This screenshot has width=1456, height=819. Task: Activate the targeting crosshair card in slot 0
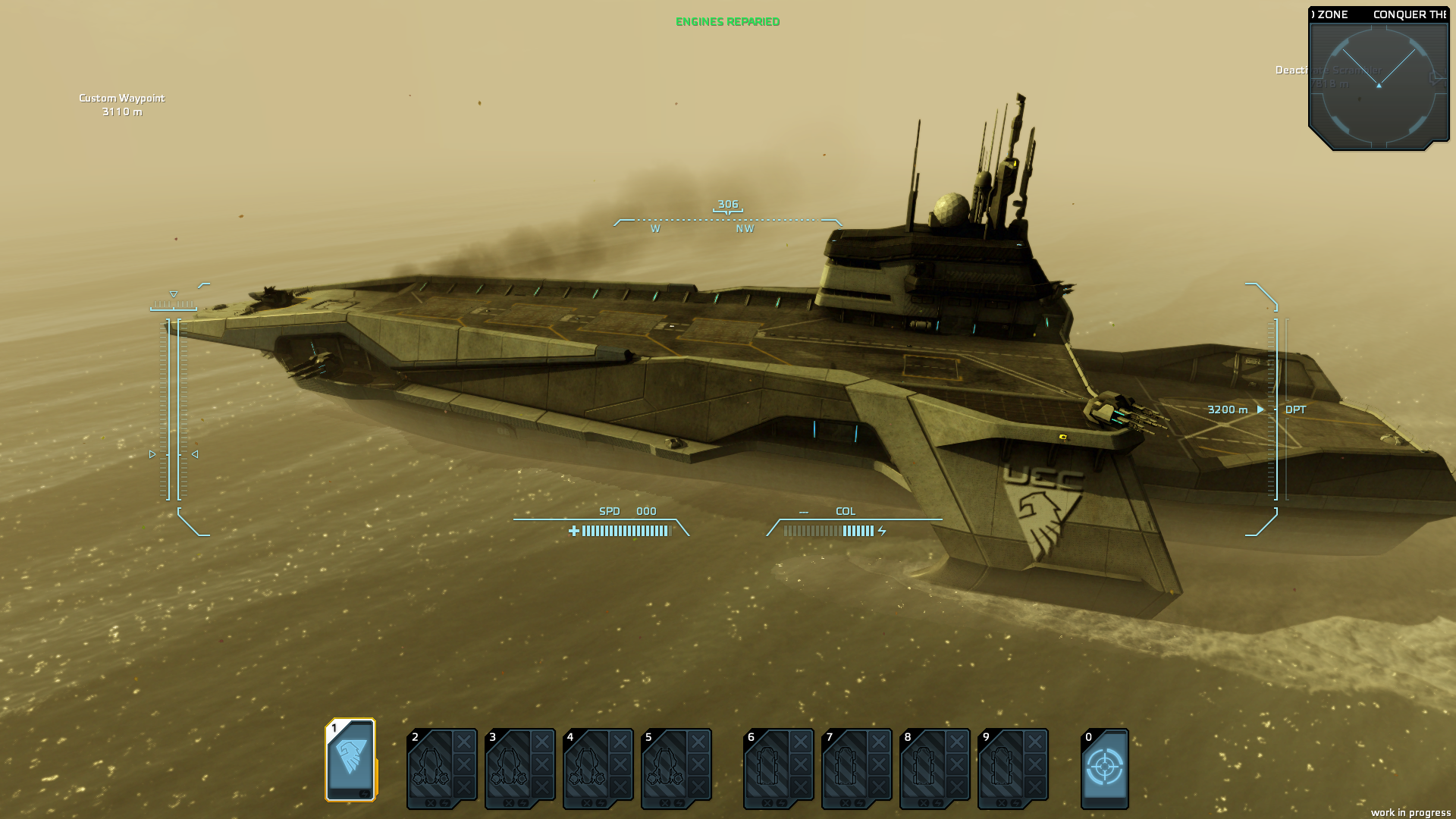pos(1105,768)
